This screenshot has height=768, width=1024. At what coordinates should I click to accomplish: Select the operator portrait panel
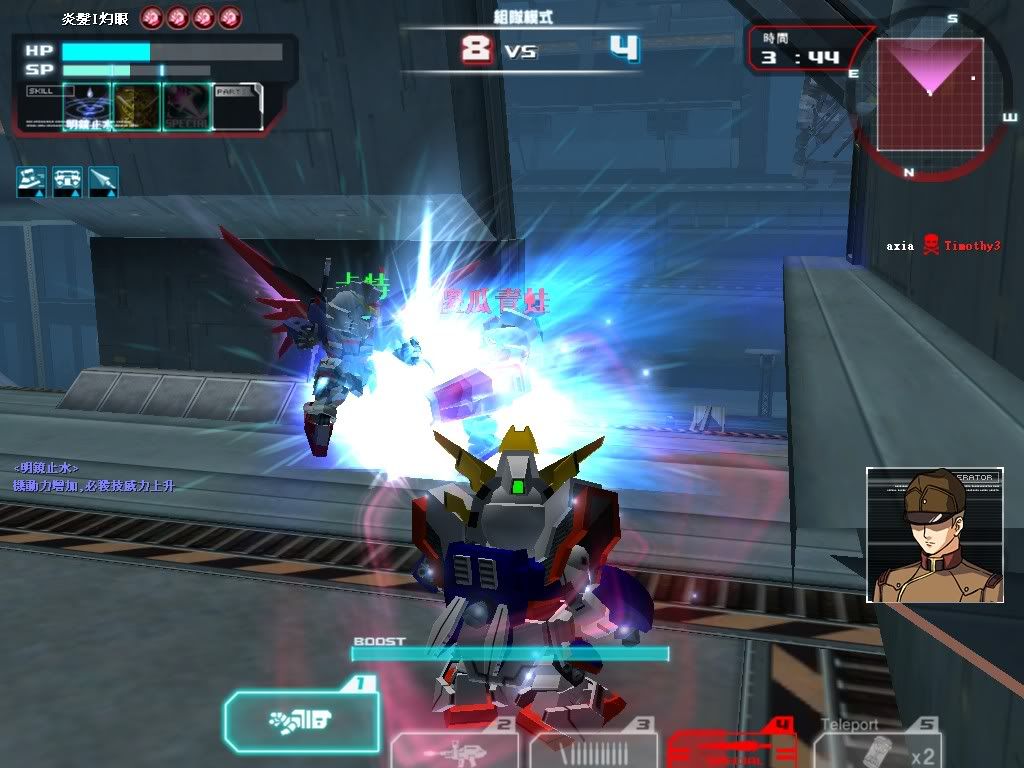click(934, 535)
